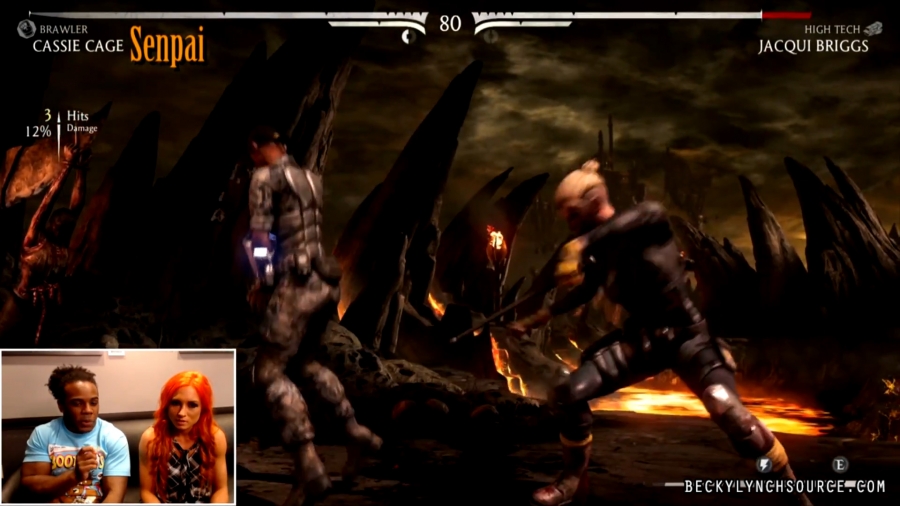Open the beckylynchsource.com watermark link
The height and width of the screenshot is (506, 900).
tap(785, 487)
